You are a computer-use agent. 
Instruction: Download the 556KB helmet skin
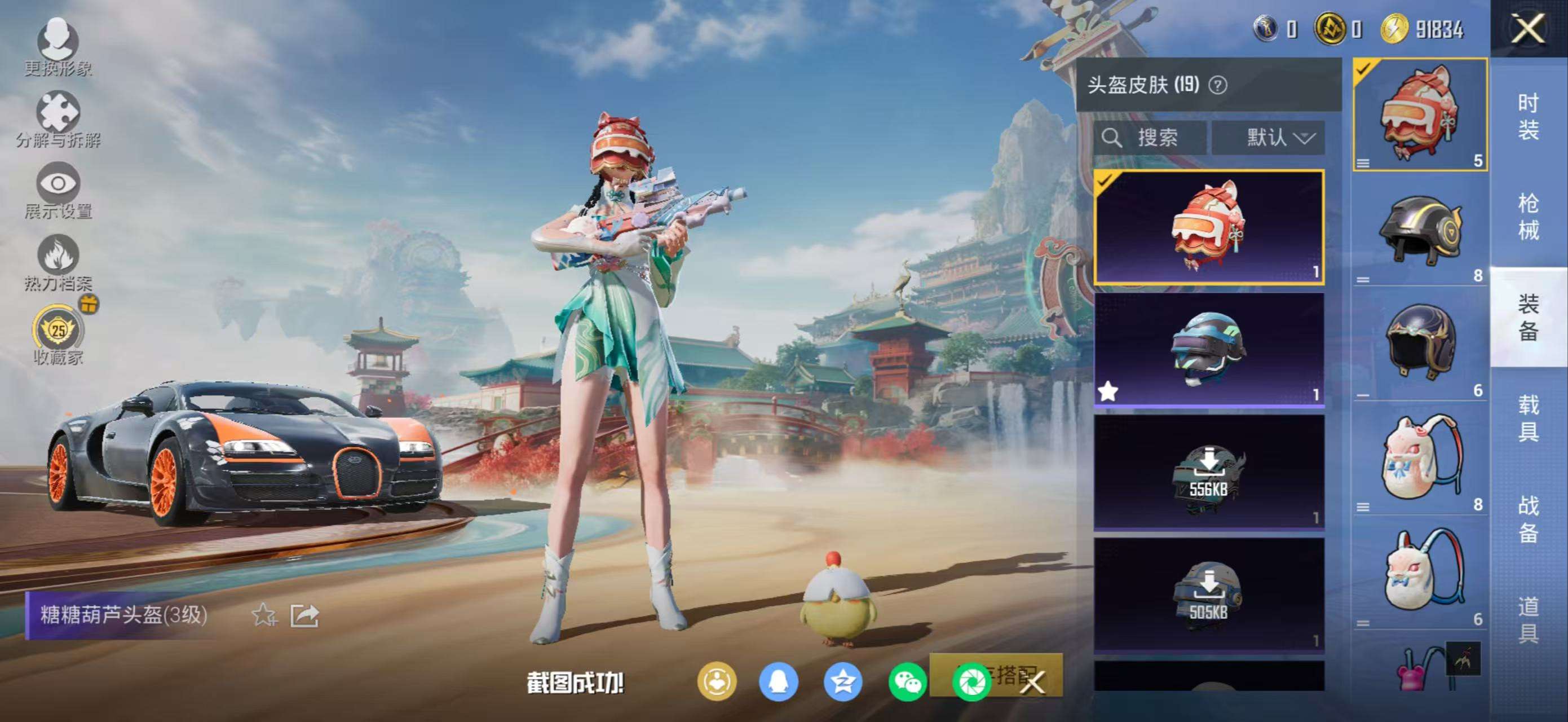(1209, 473)
